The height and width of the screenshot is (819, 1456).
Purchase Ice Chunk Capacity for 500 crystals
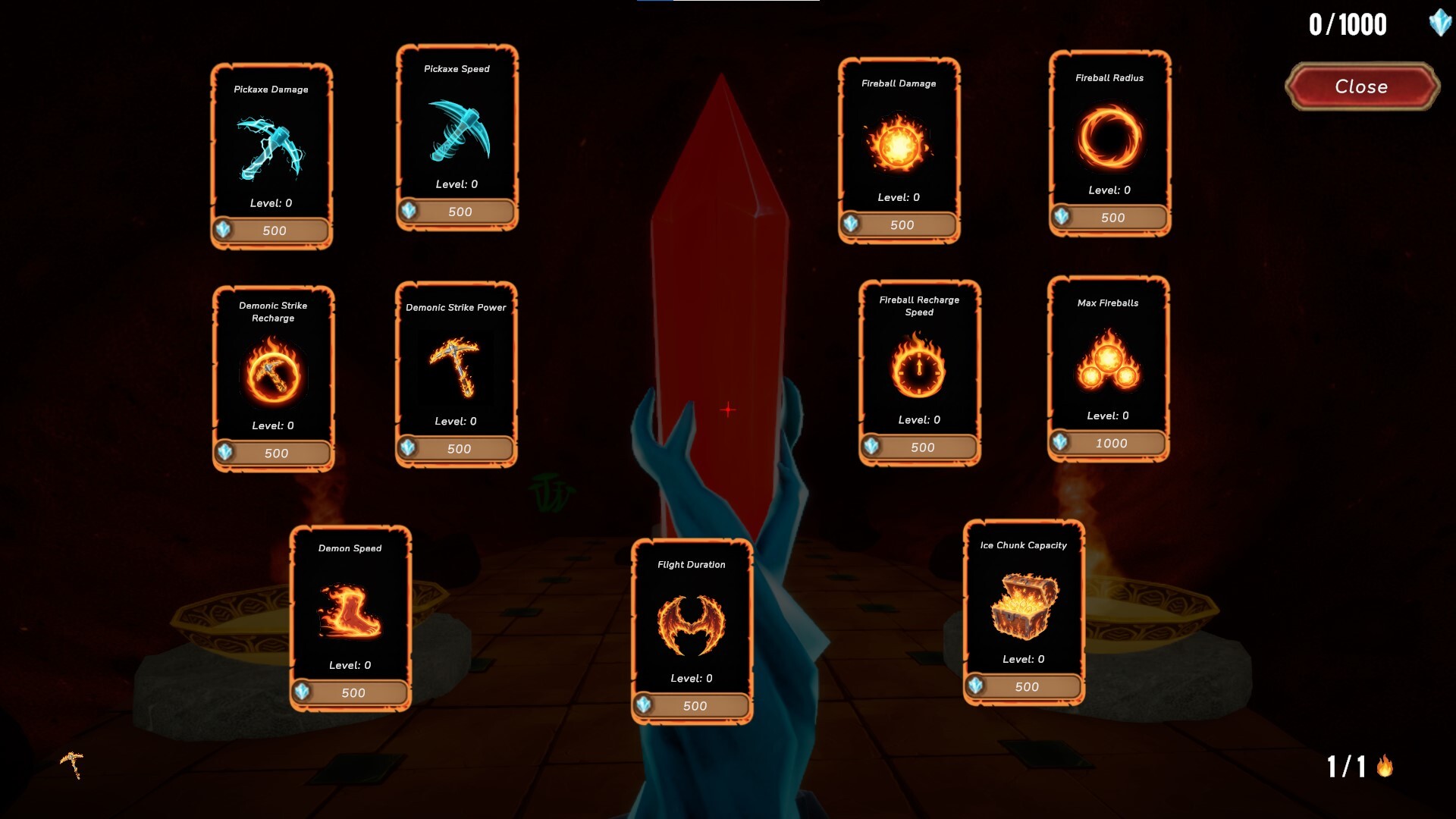tap(1024, 687)
